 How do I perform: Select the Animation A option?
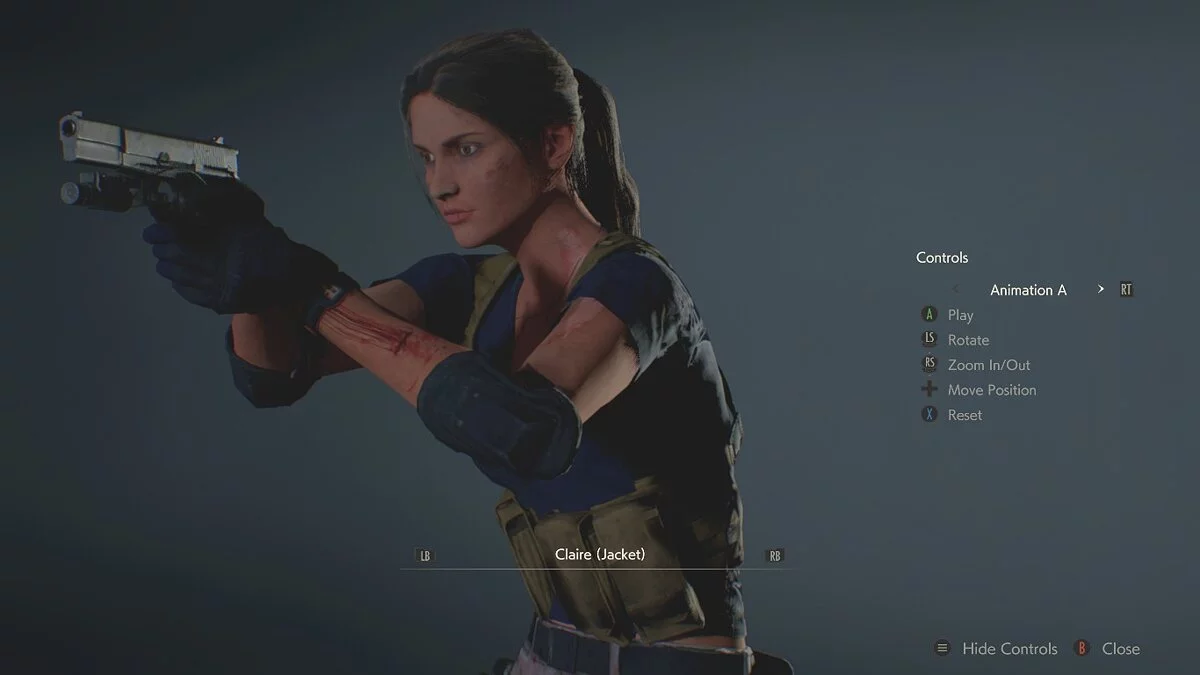point(1028,290)
